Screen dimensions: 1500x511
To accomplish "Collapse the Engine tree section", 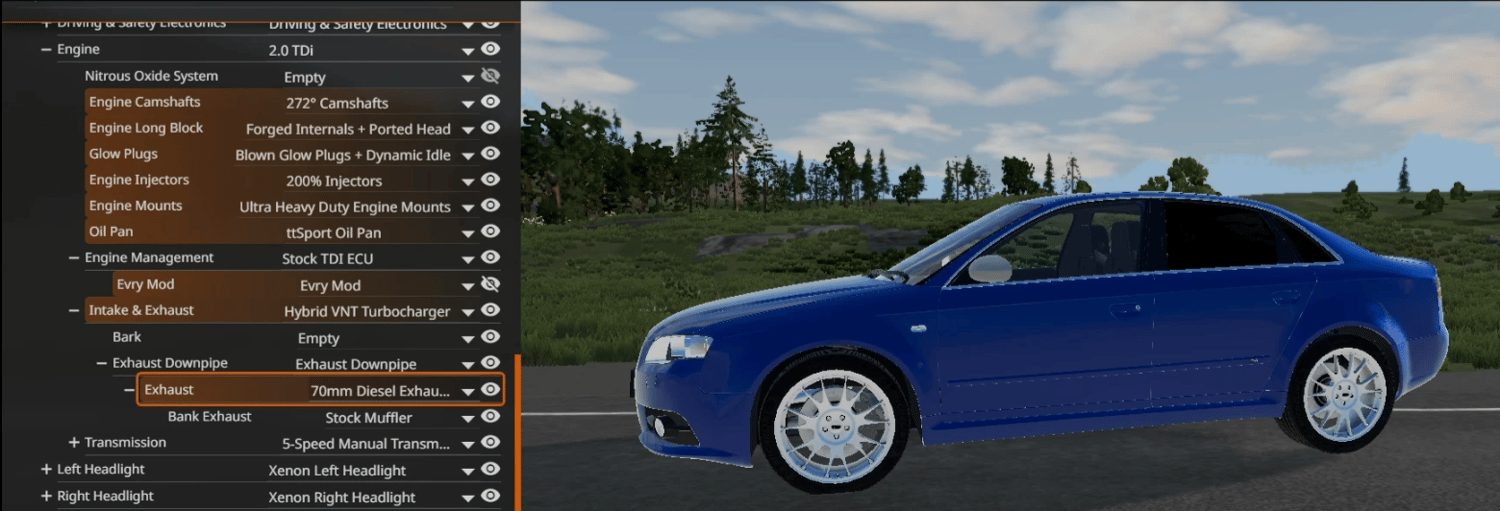I will click(46, 49).
